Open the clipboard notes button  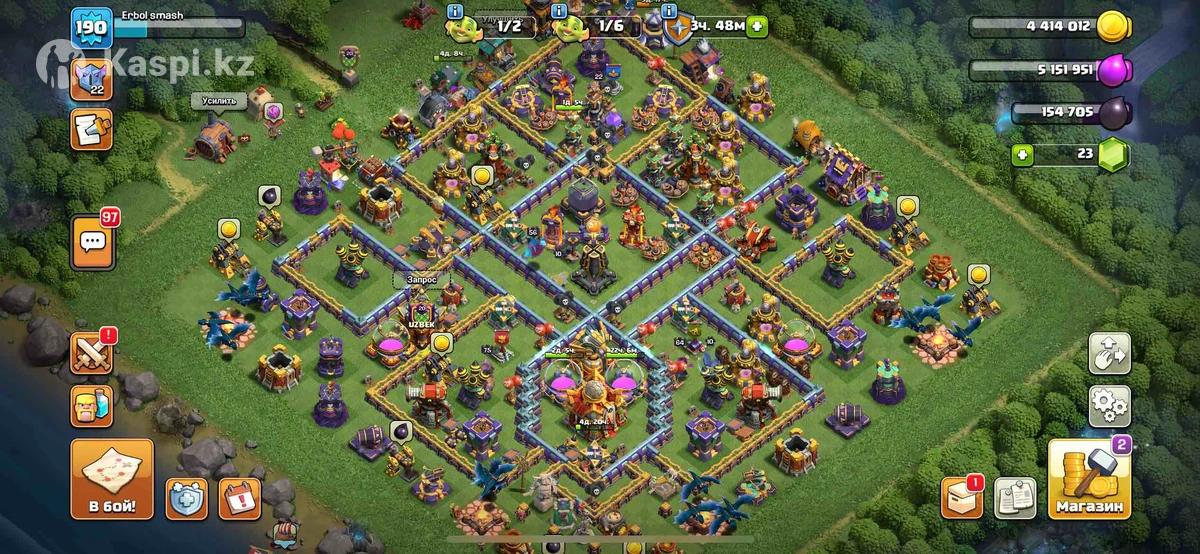click(x=1013, y=497)
